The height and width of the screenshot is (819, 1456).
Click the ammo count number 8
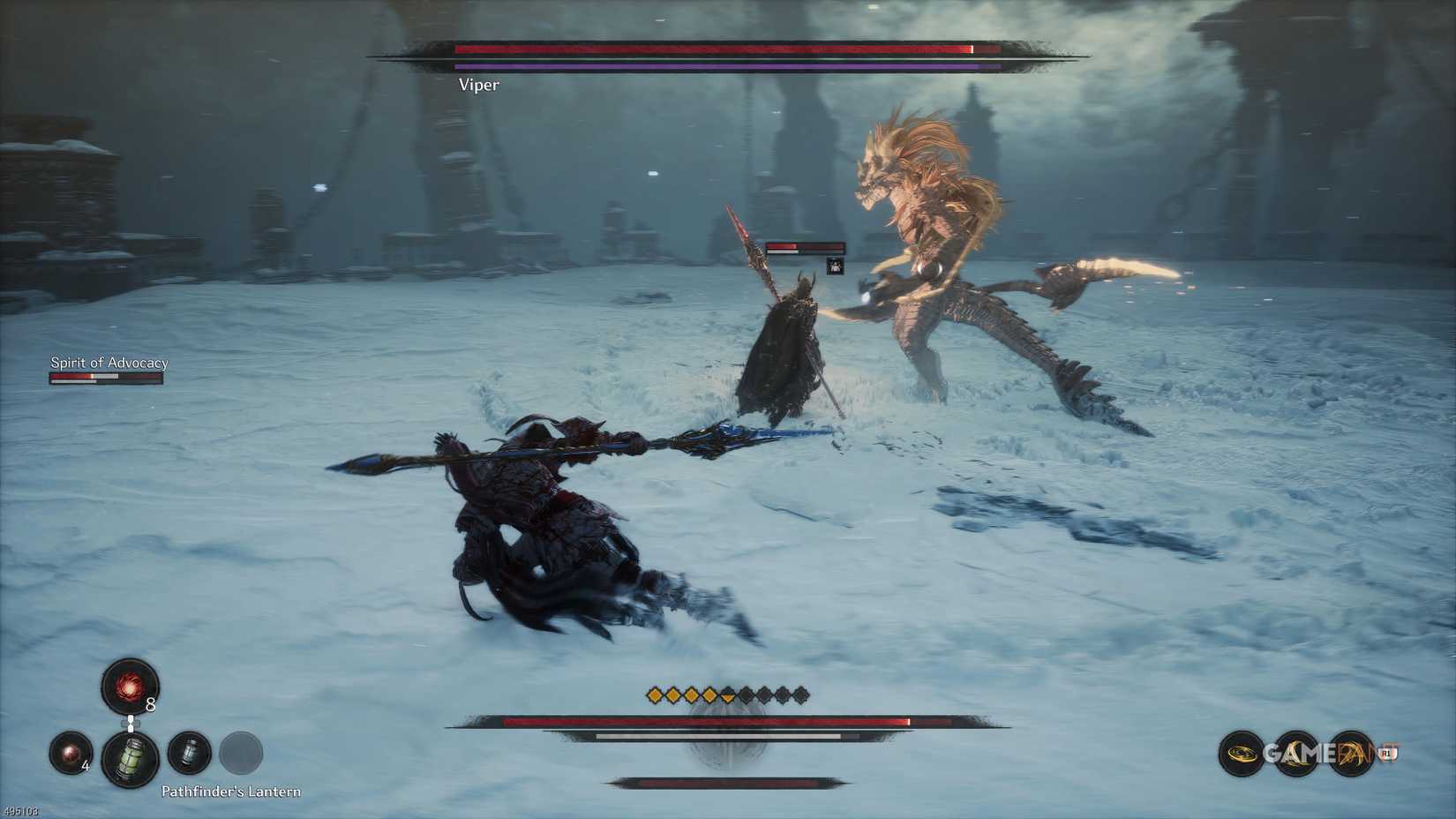[150, 705]
